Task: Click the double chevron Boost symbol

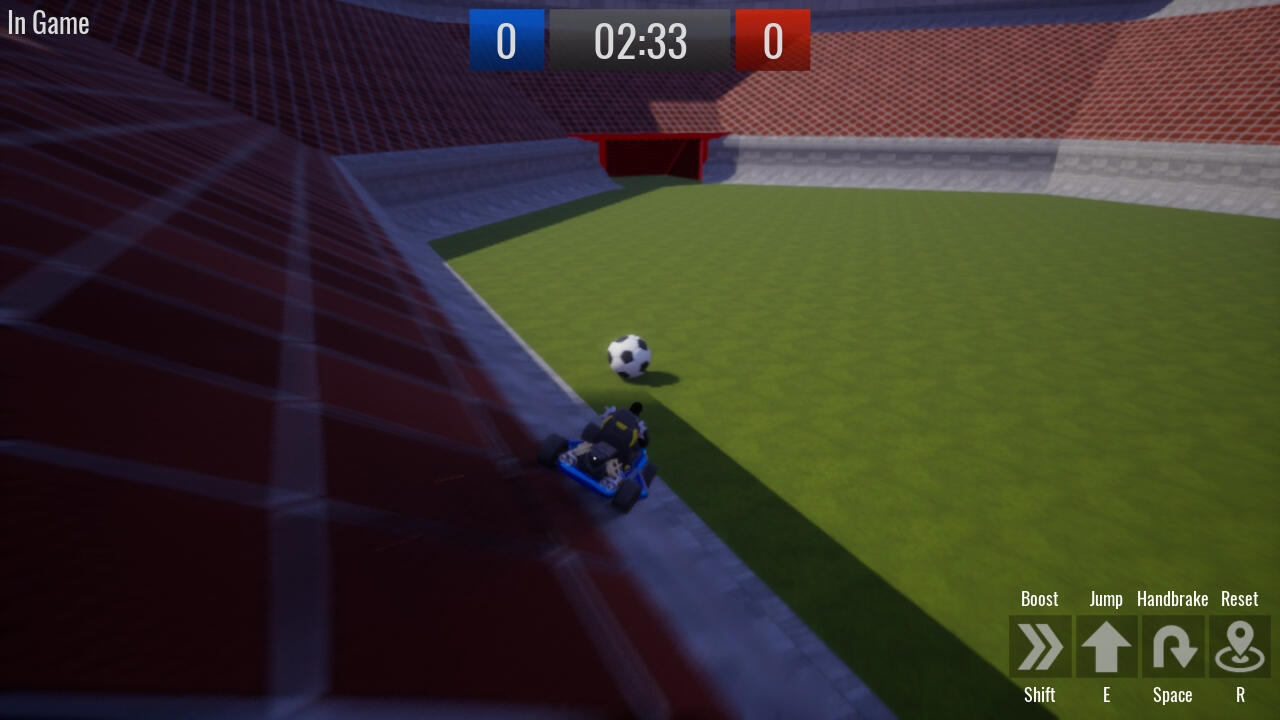Action: pyautogui.click(x=1040, y=647)
